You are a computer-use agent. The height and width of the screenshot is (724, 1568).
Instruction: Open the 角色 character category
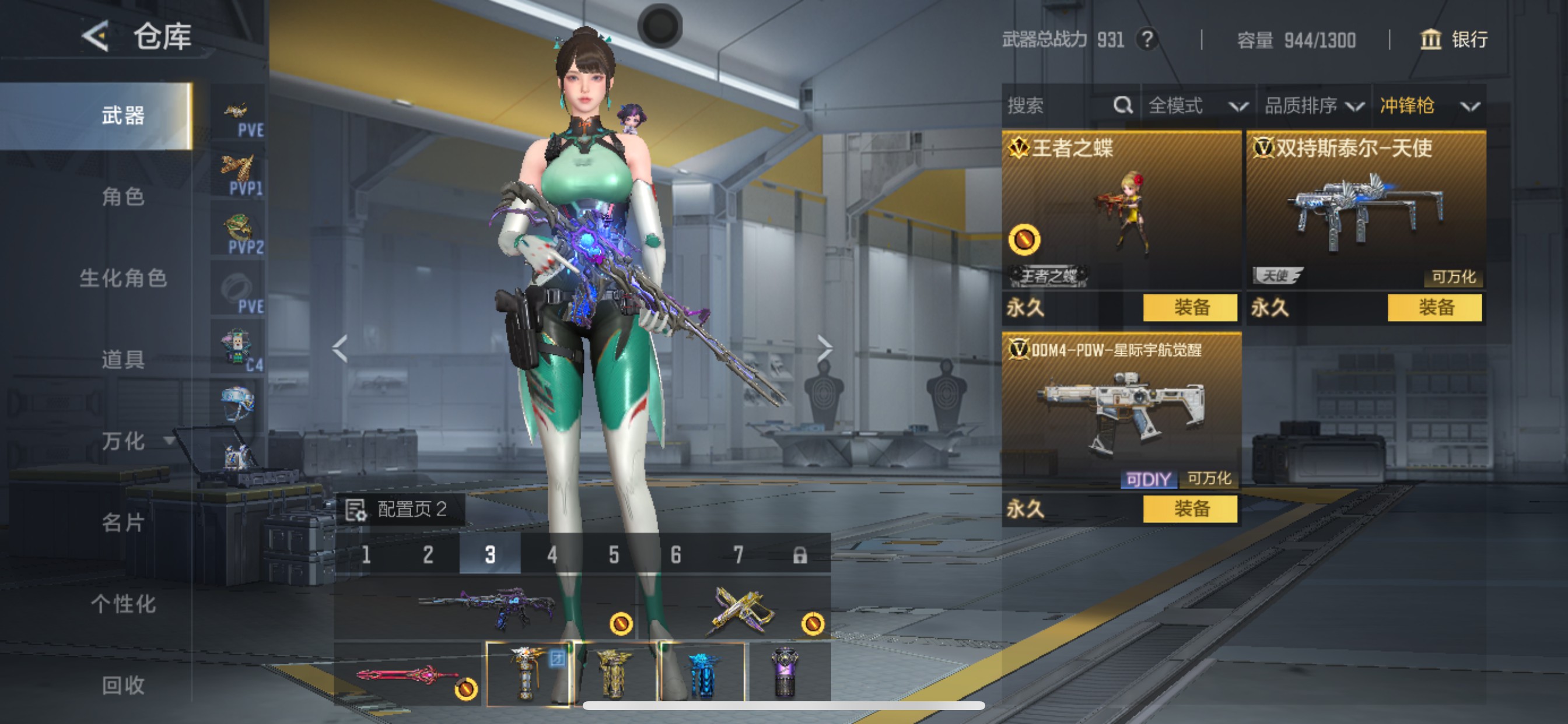[x=123, y=196]
